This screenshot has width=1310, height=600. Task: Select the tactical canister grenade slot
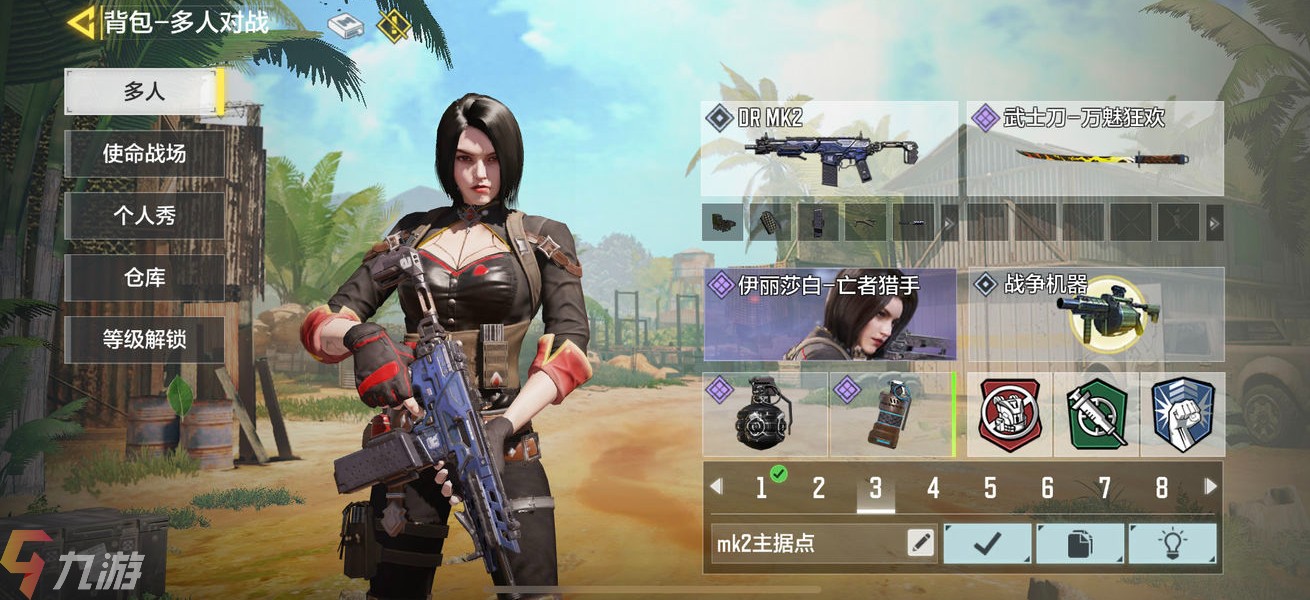point(889,415)
